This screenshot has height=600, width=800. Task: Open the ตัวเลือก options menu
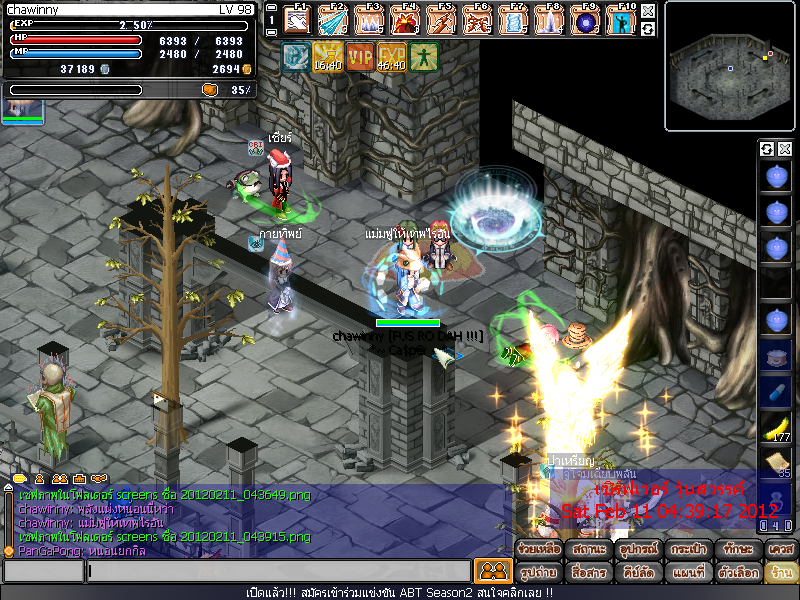[737, 573]
